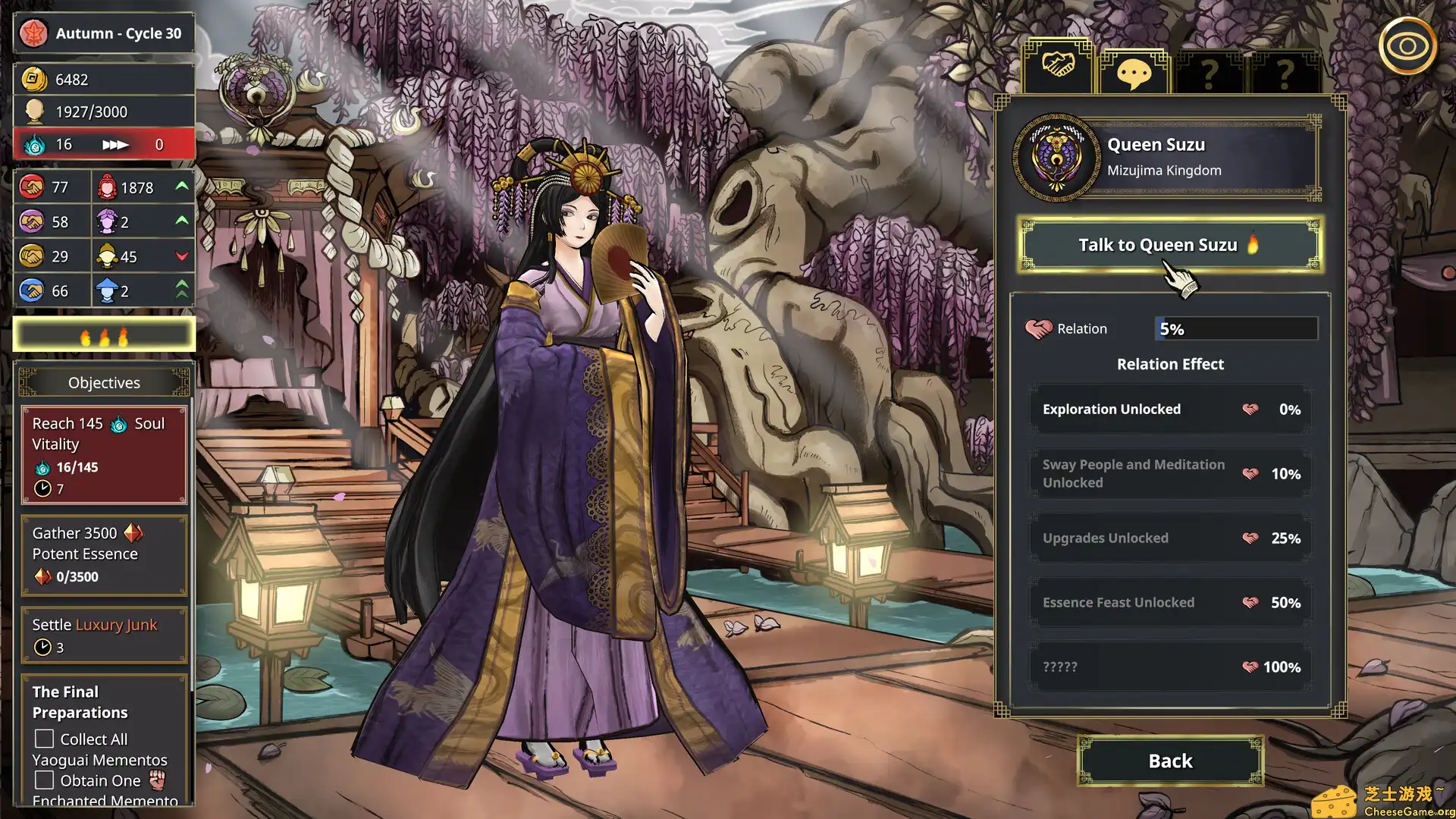Click the Soul Vitality depletion progress bar
1456x819 pixels.
click(104, 143)
